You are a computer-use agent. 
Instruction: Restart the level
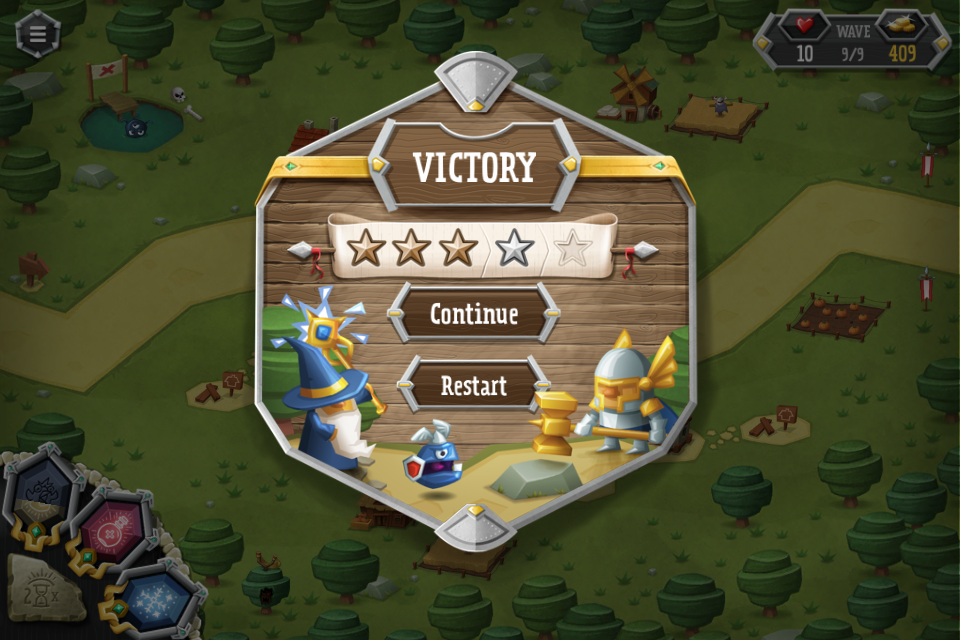click(x=473, y=386)
